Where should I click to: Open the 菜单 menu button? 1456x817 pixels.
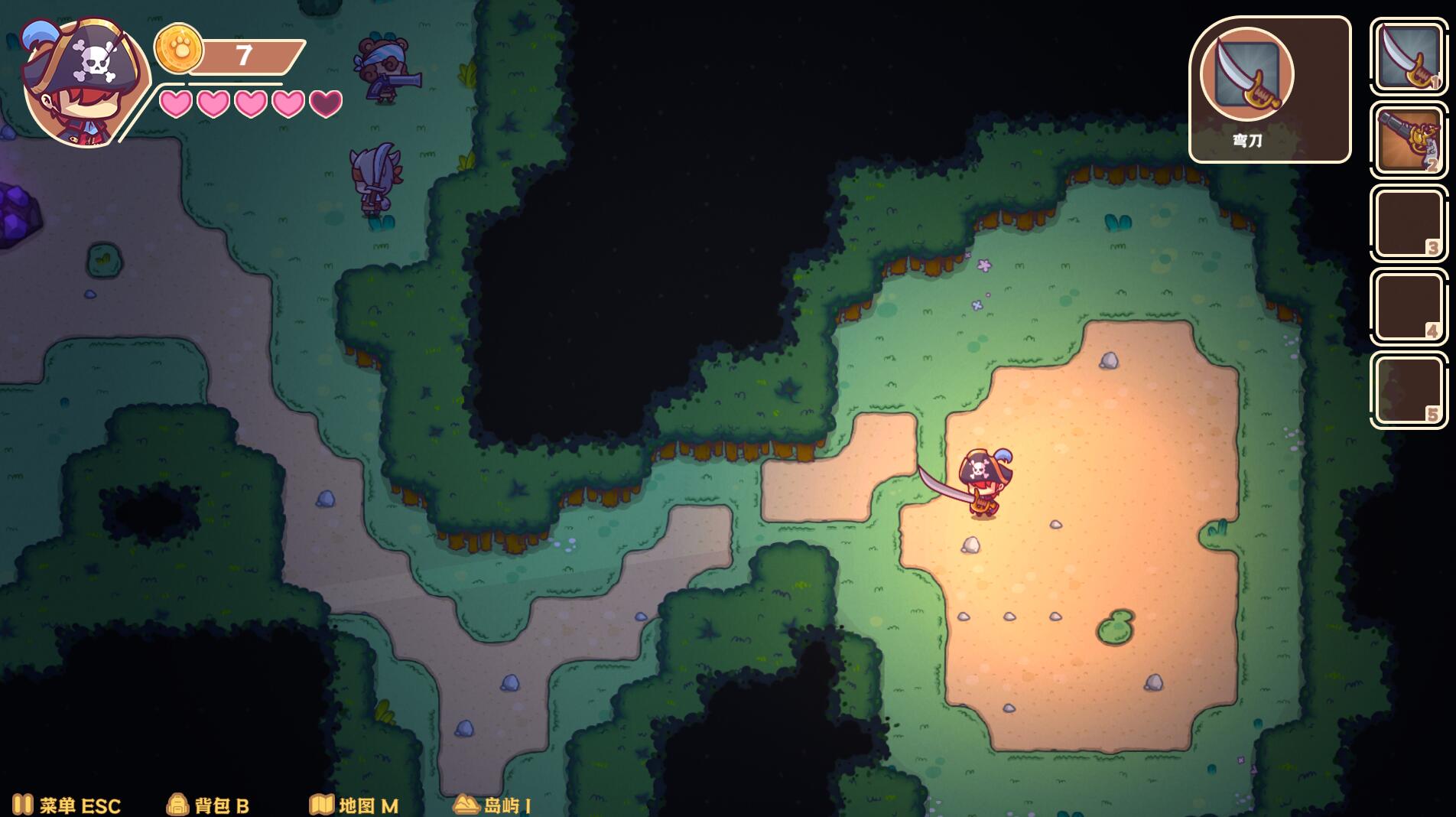(x=67, y=805)
